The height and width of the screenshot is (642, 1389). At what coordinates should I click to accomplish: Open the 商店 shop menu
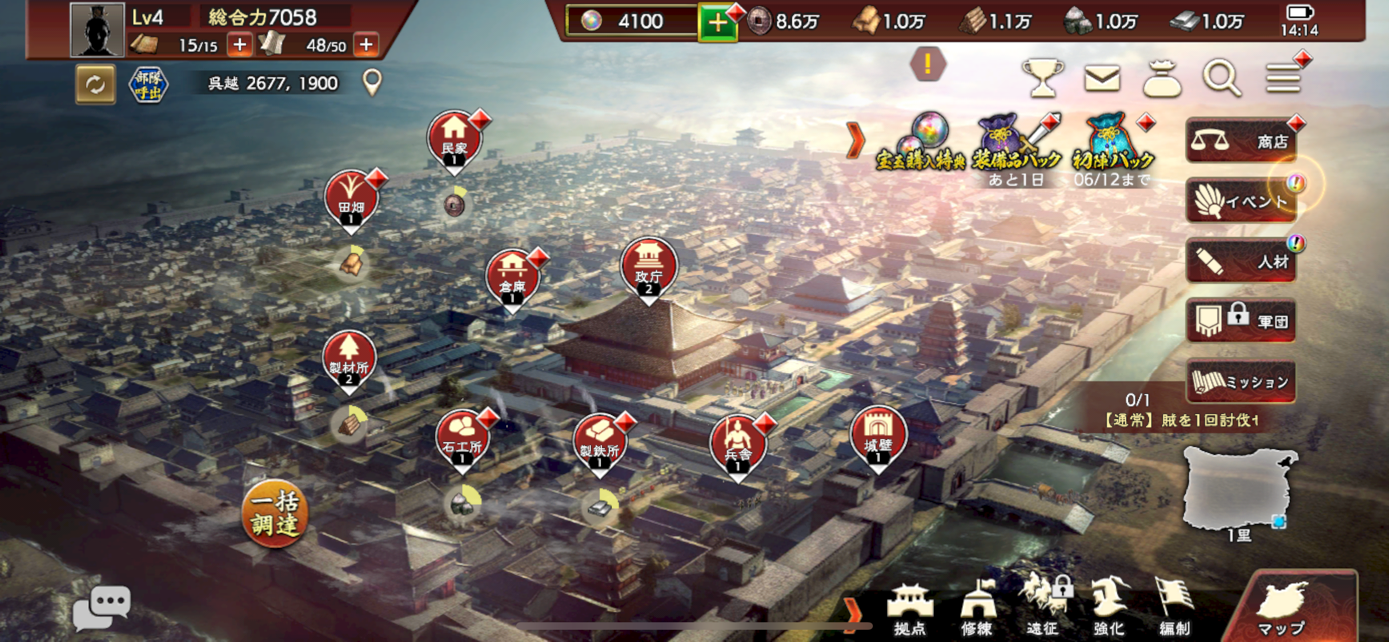click(1241, 142)
